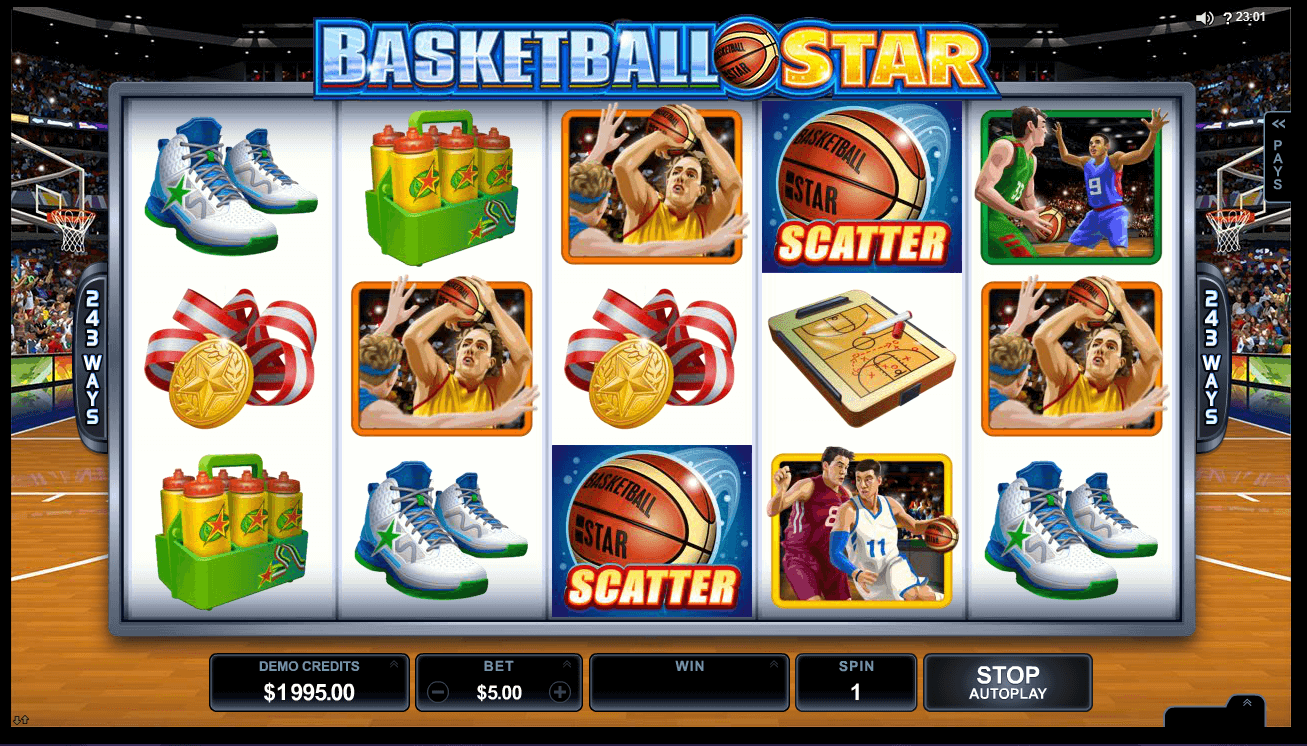Expand the Demo Credits panel arrow
1307x746 pixels.
pos(394,664)
